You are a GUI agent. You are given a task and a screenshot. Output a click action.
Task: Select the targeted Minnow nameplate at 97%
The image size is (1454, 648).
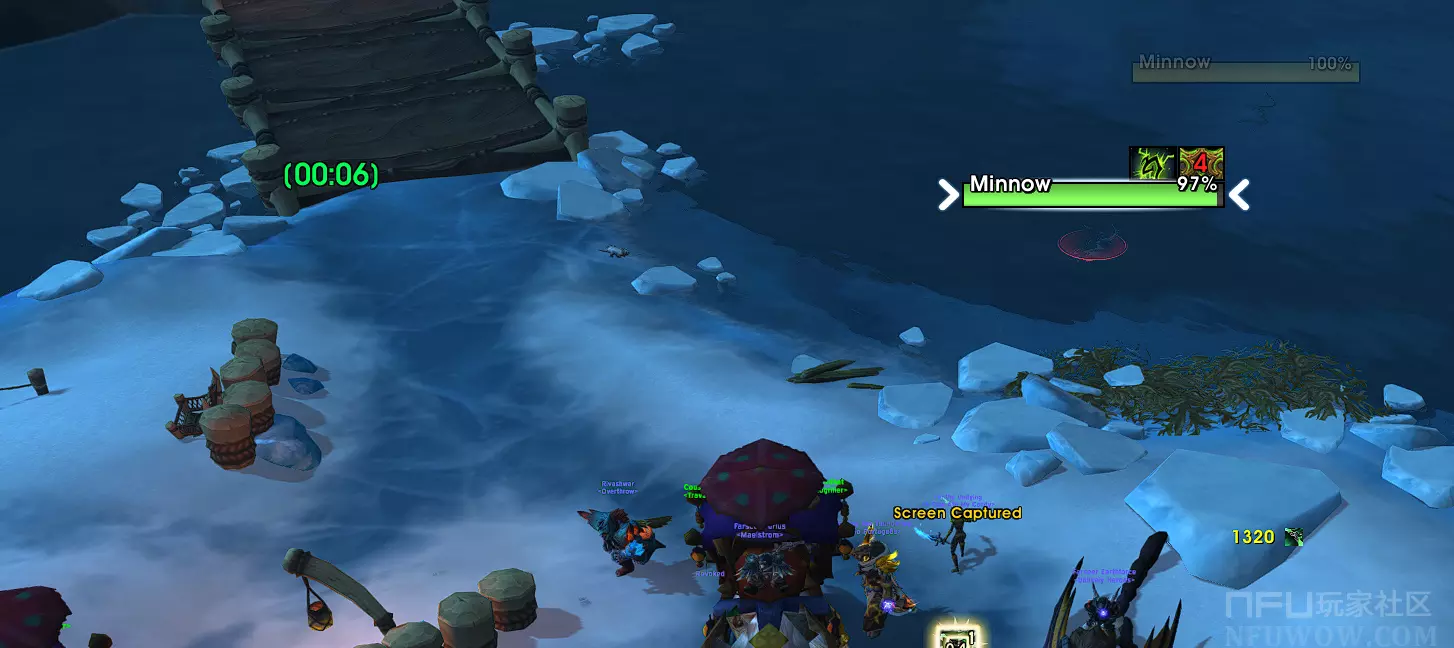coord(1091,195)
